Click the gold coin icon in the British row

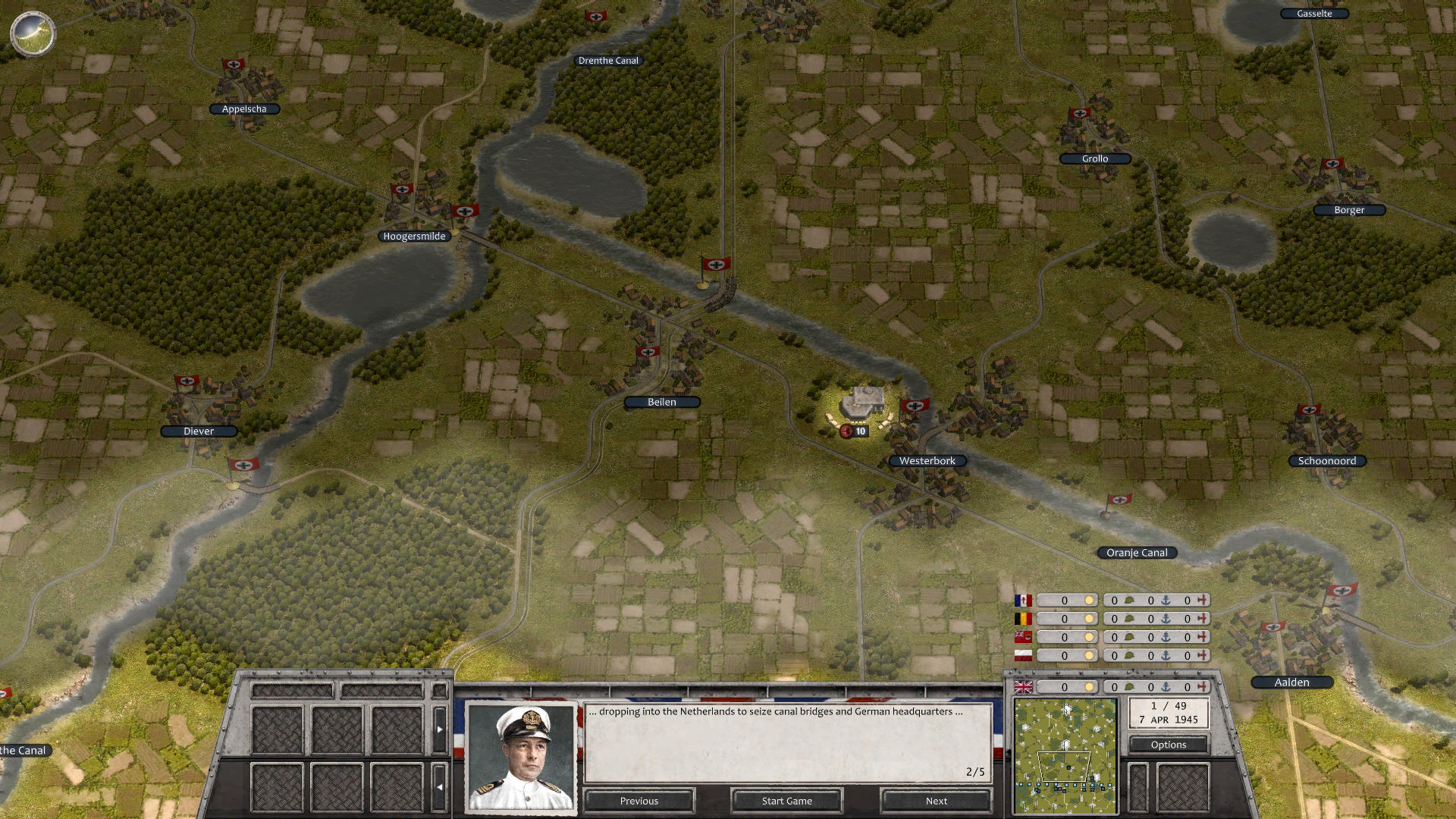(1090, 686)
